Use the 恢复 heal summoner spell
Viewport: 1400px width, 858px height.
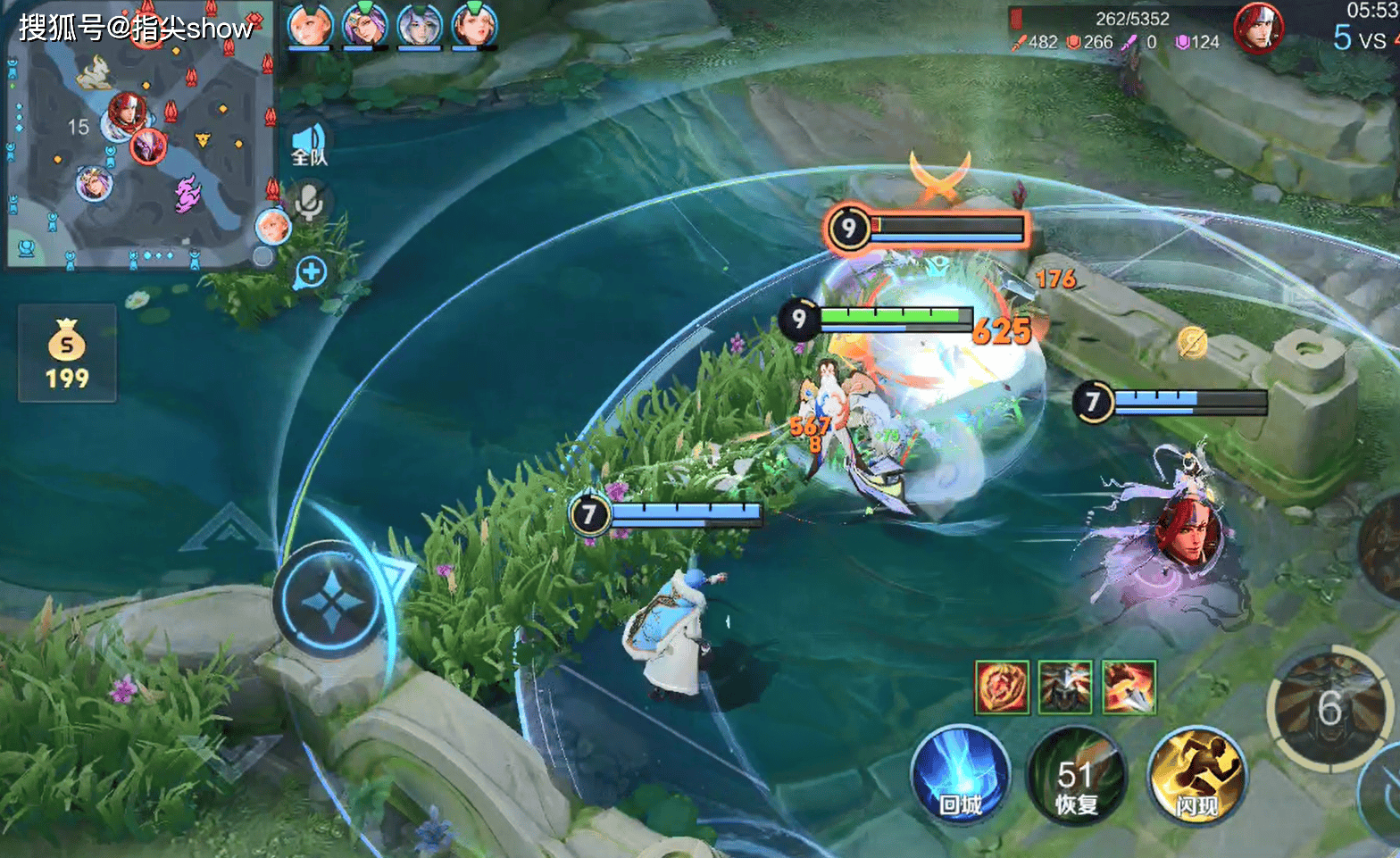click(1077, 775)
